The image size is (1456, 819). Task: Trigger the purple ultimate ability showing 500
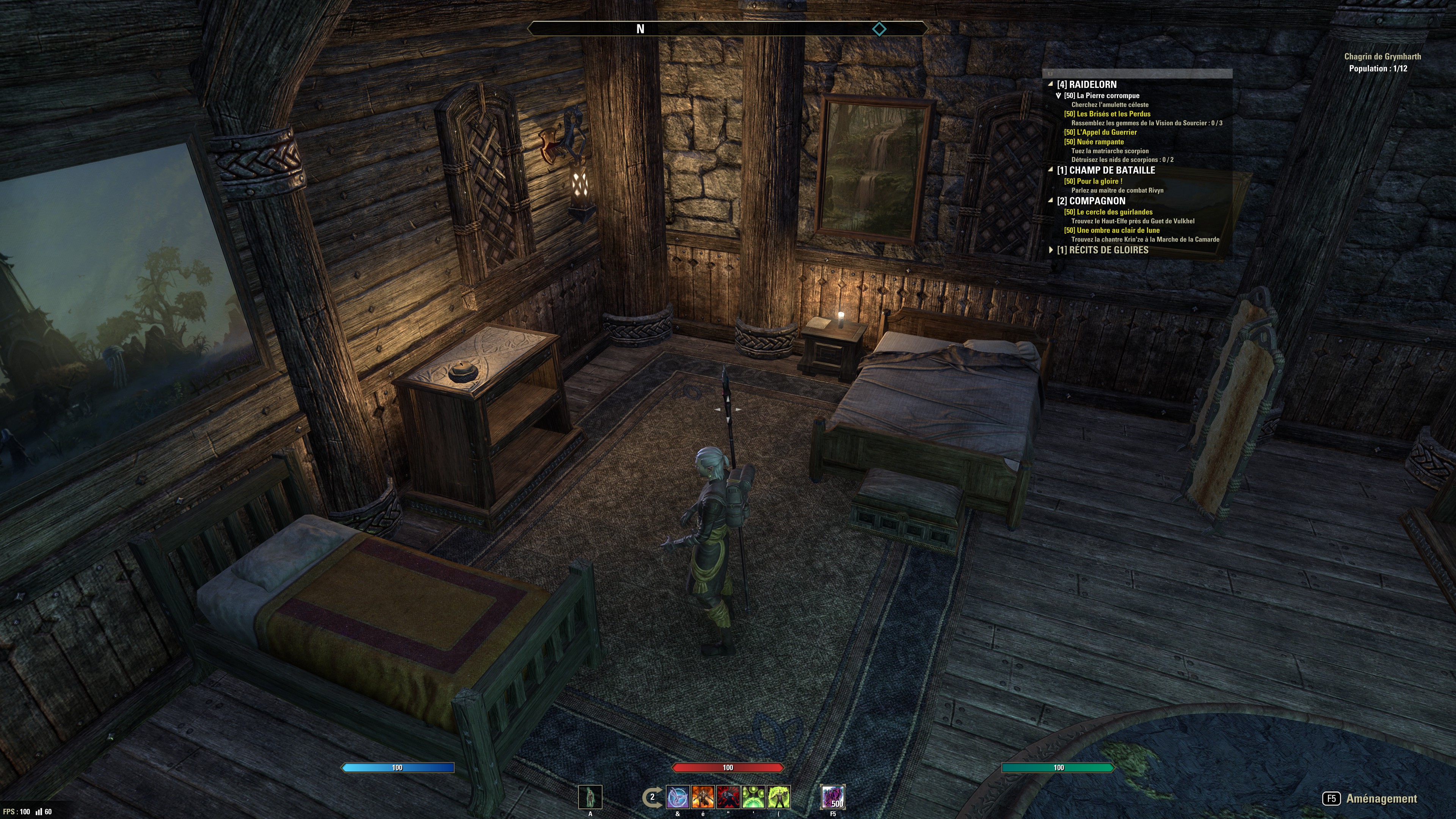(x=833, y=797)
